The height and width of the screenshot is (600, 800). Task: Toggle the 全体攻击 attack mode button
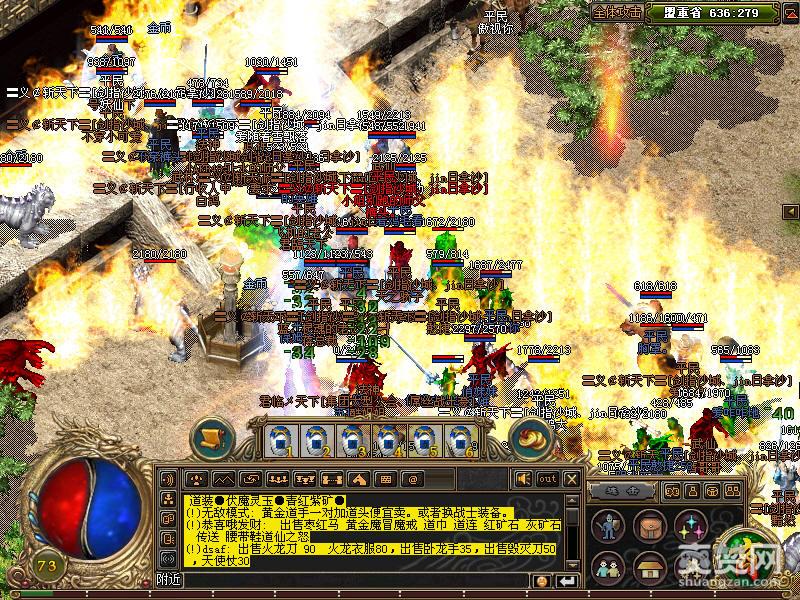pos(617,13)
